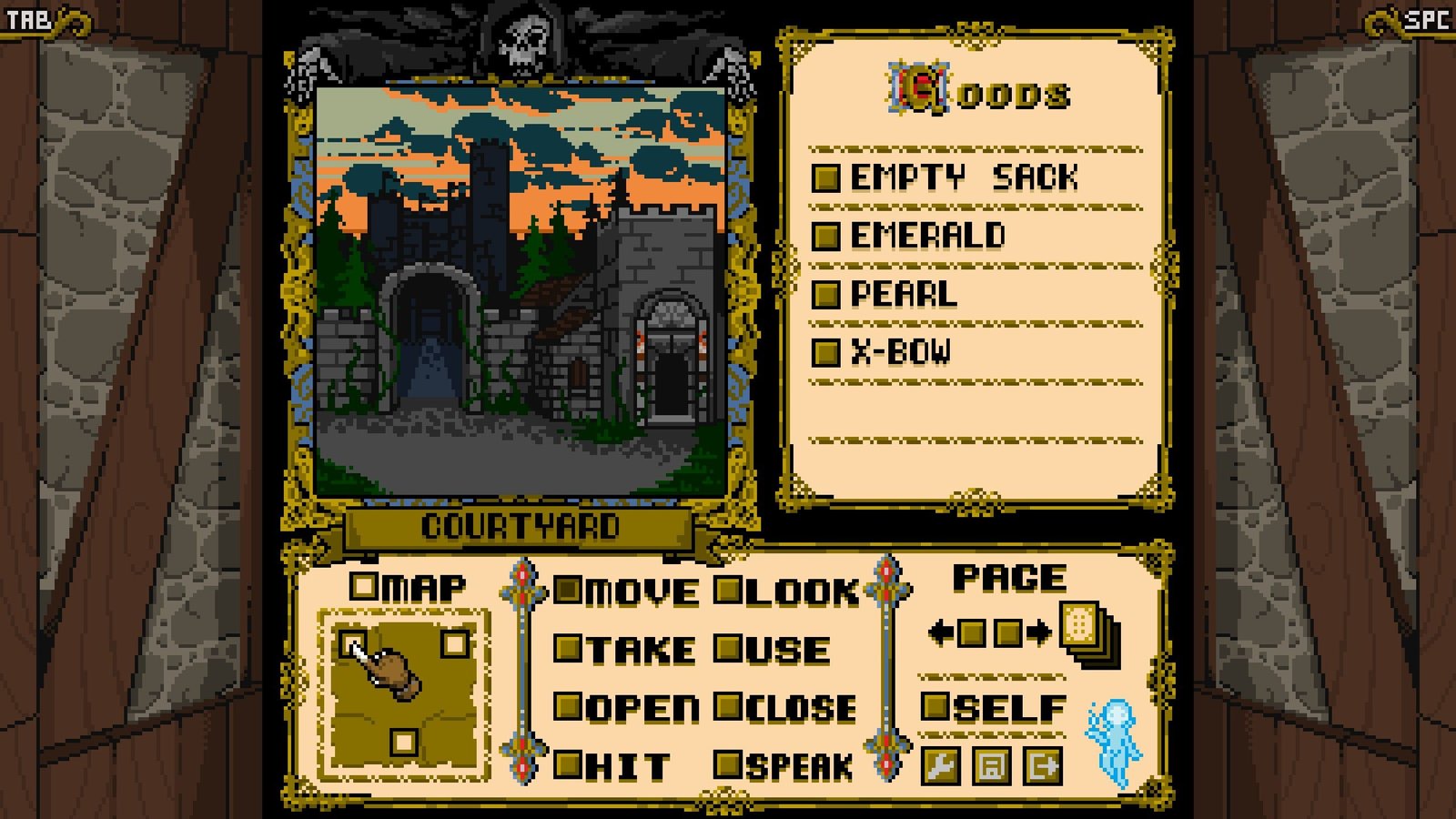
Task: Select the USE command
Action: 773,650
